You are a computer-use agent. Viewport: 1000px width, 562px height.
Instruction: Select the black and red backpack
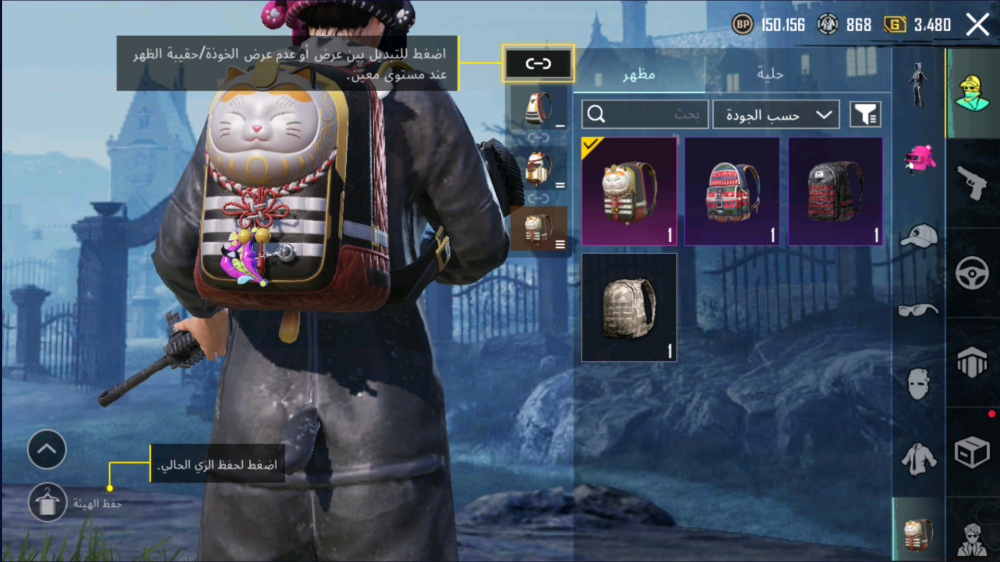point(835,191)
